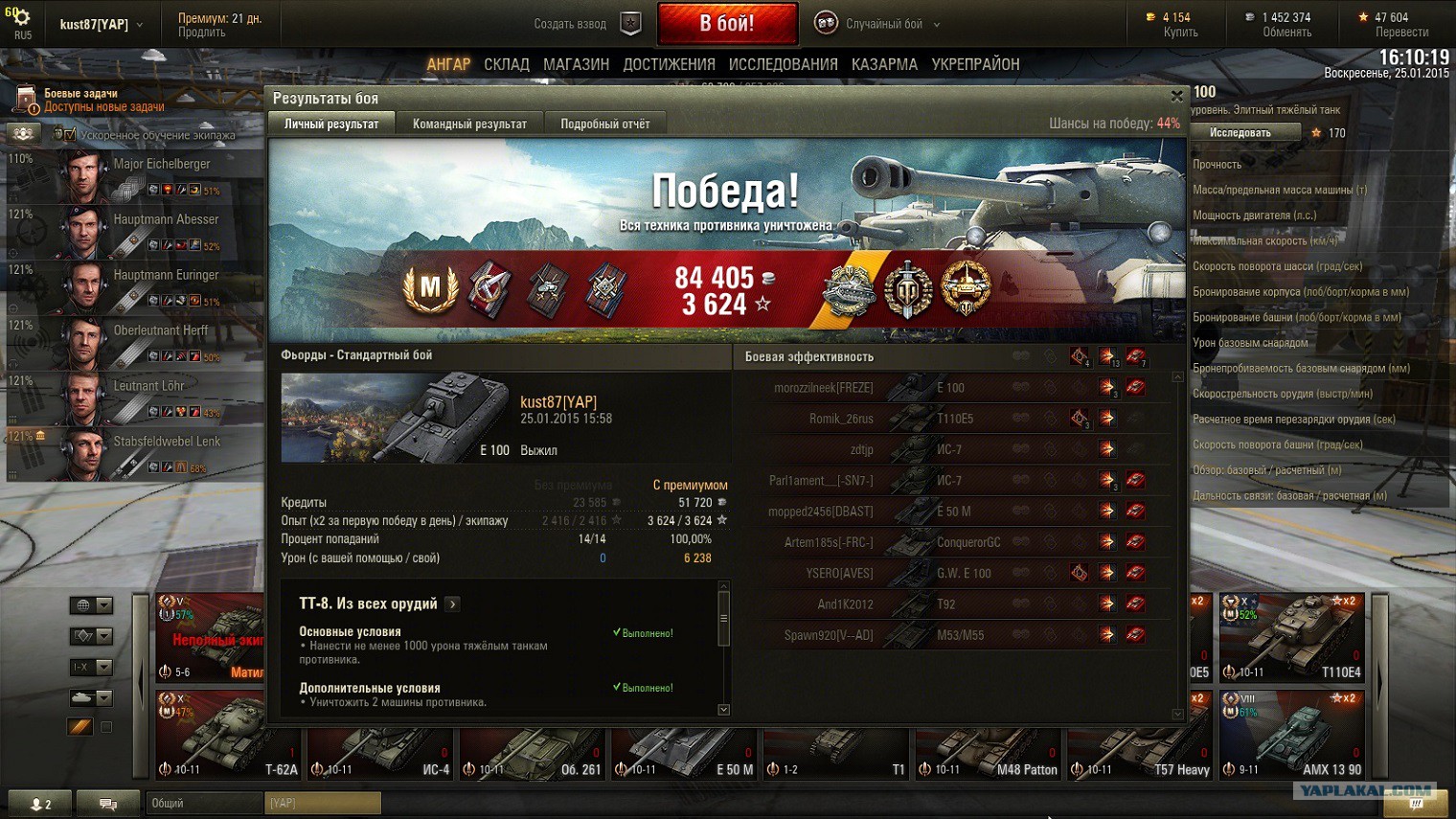Screen dimensions: 1456x819
Task: Go to the Достижения menu
Action: pyautogui.click(x=669, y=64)
